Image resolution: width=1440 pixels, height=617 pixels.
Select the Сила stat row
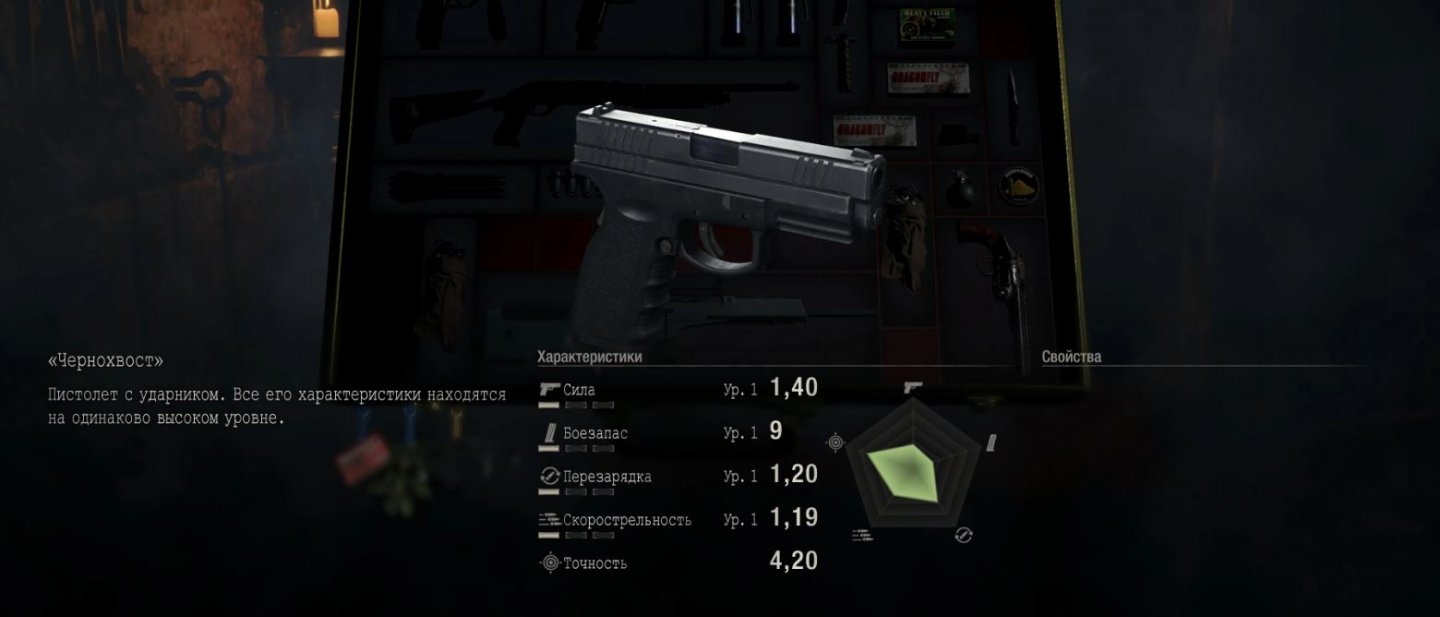[x=677, y=390]
